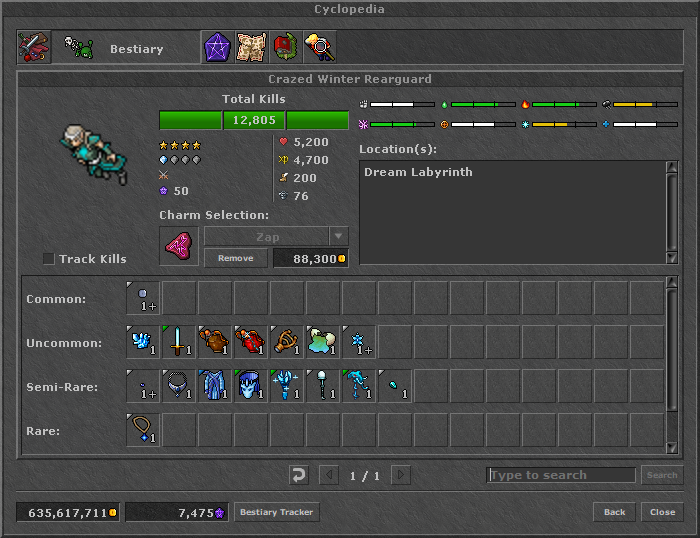Open the Items tab with sword icon
The width and height of the screenshot is (700, 538).
tap(33, 47)
